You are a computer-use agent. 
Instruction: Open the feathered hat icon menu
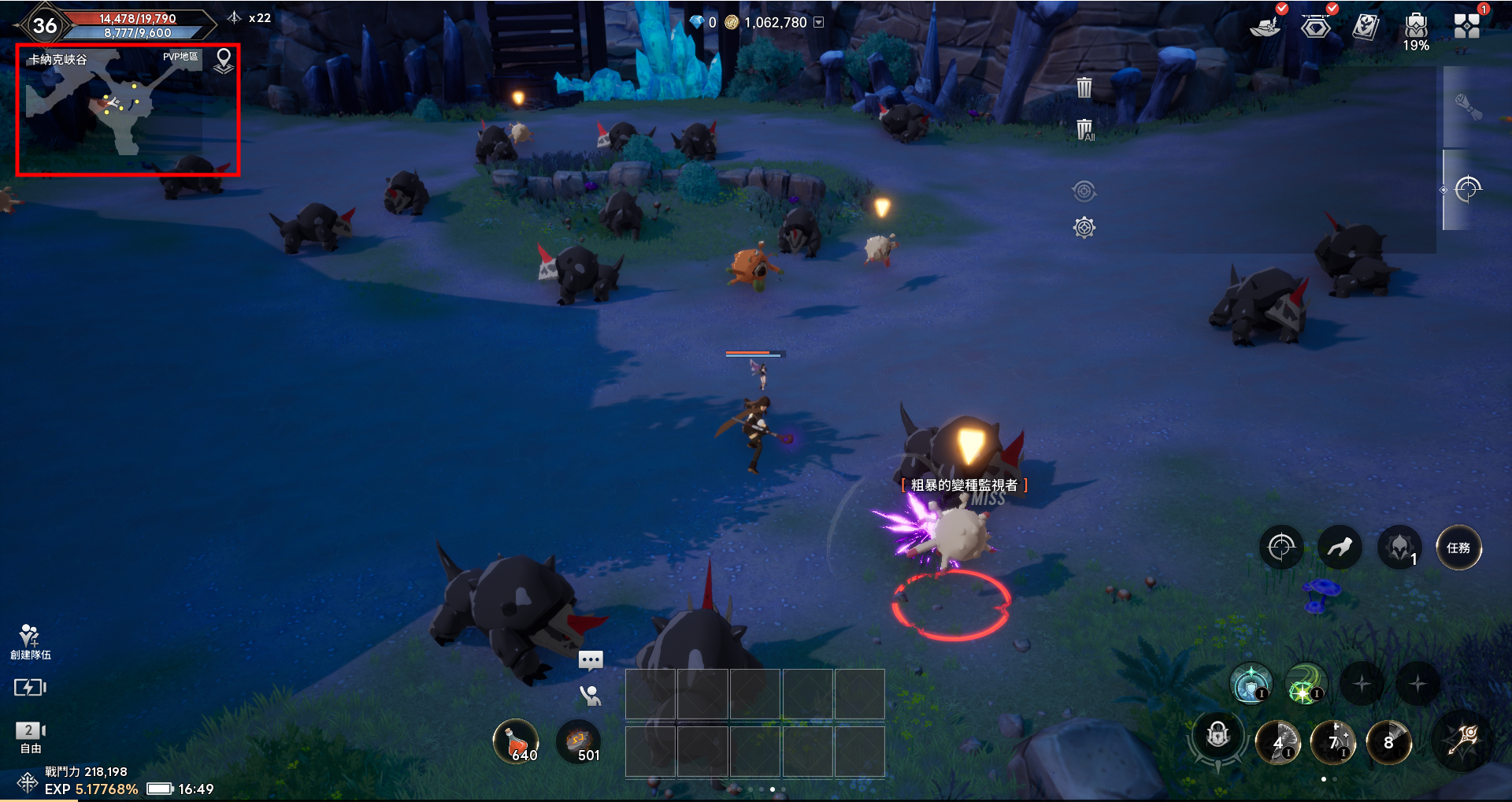point(1266,27)
